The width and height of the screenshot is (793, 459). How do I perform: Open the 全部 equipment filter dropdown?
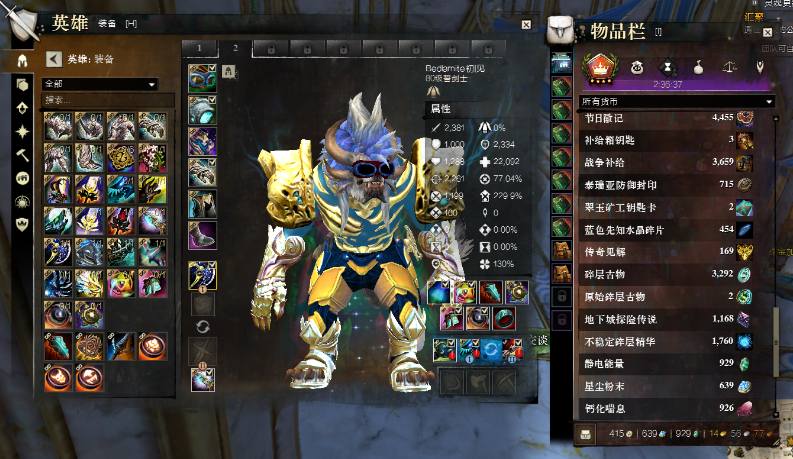[99, 84]
